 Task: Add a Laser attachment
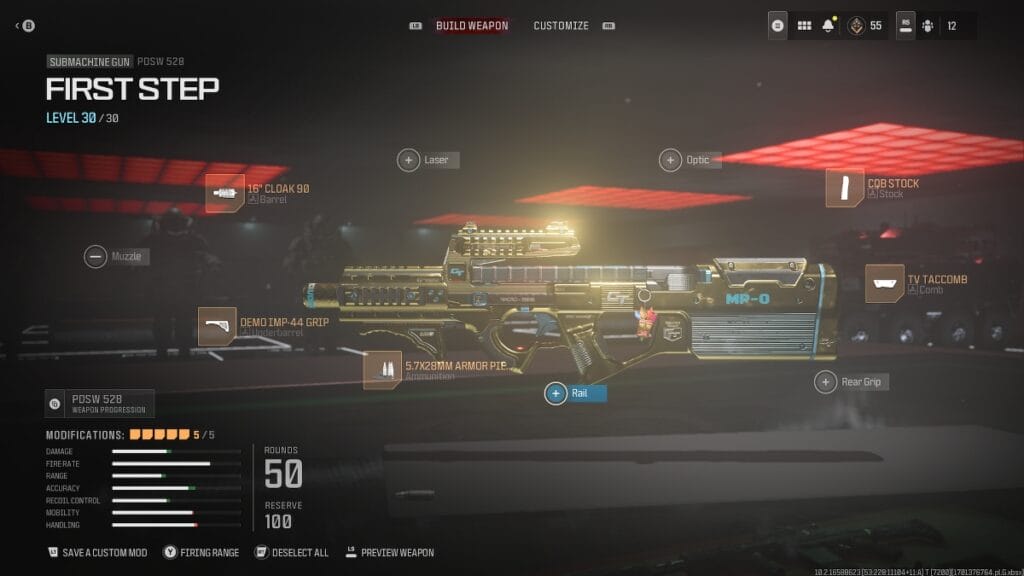[409, 159]
